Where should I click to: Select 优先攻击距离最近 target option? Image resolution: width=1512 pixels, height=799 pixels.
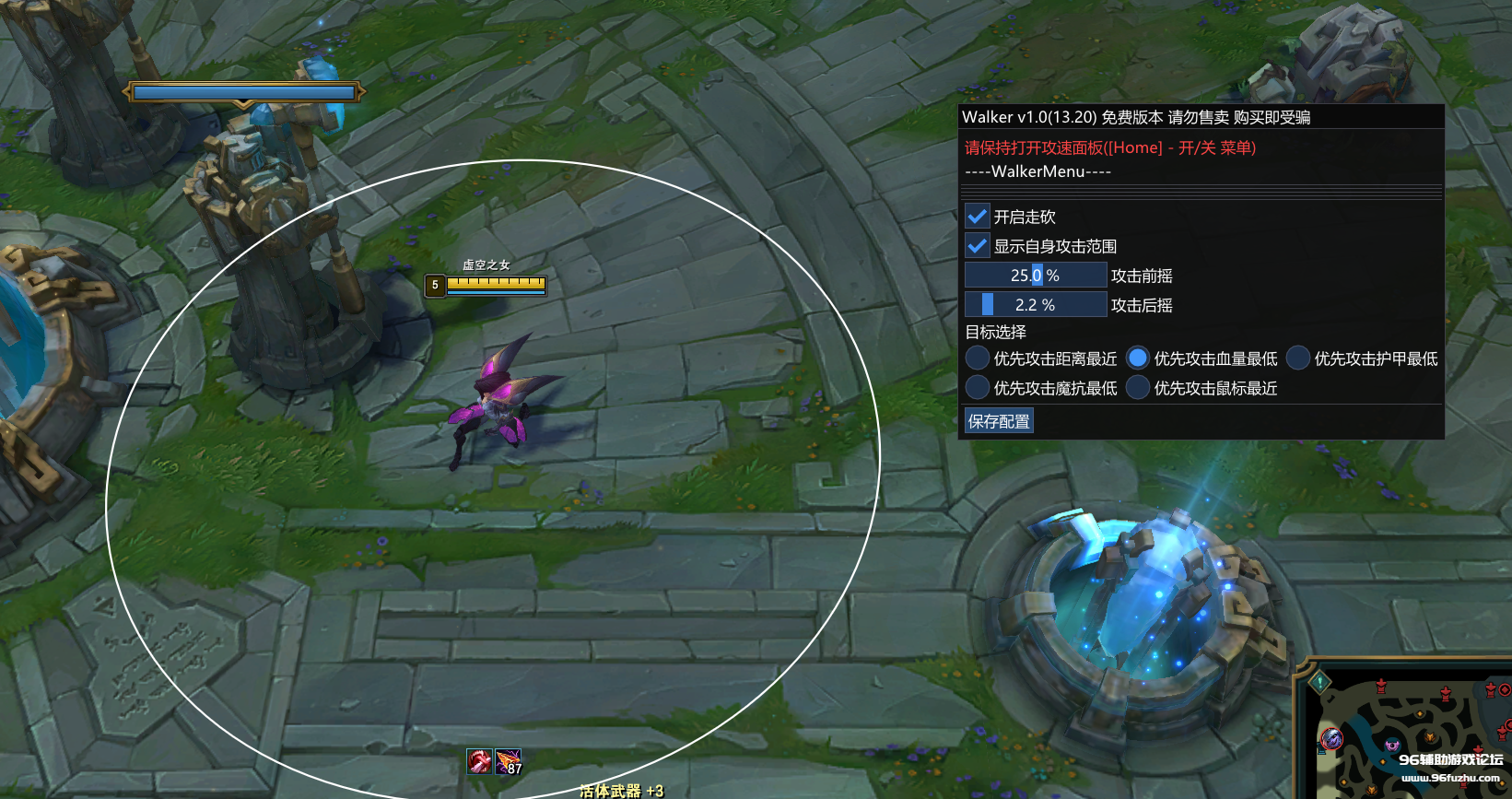point(978,358)
